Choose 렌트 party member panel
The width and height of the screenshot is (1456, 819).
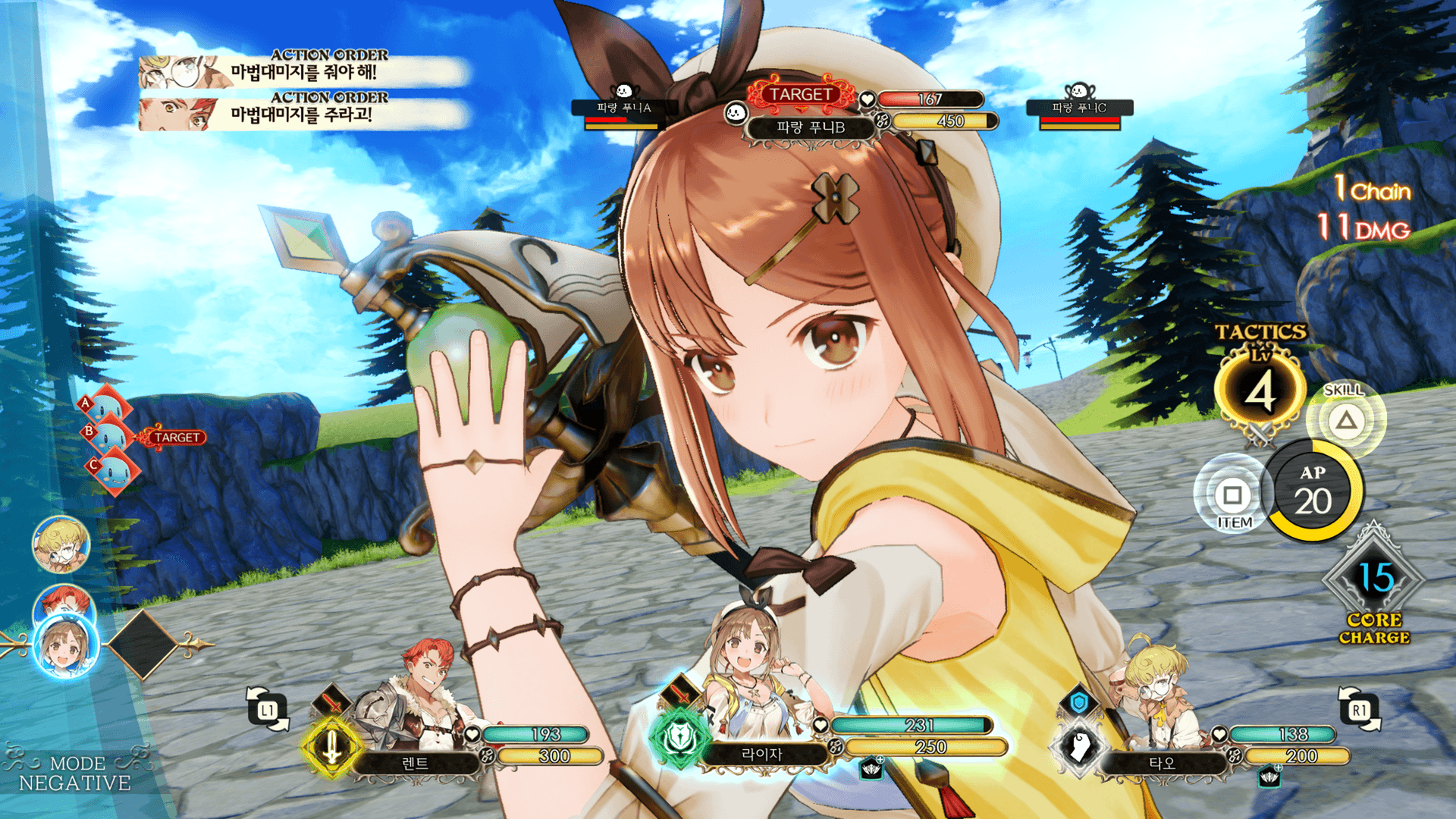(415, 763)
